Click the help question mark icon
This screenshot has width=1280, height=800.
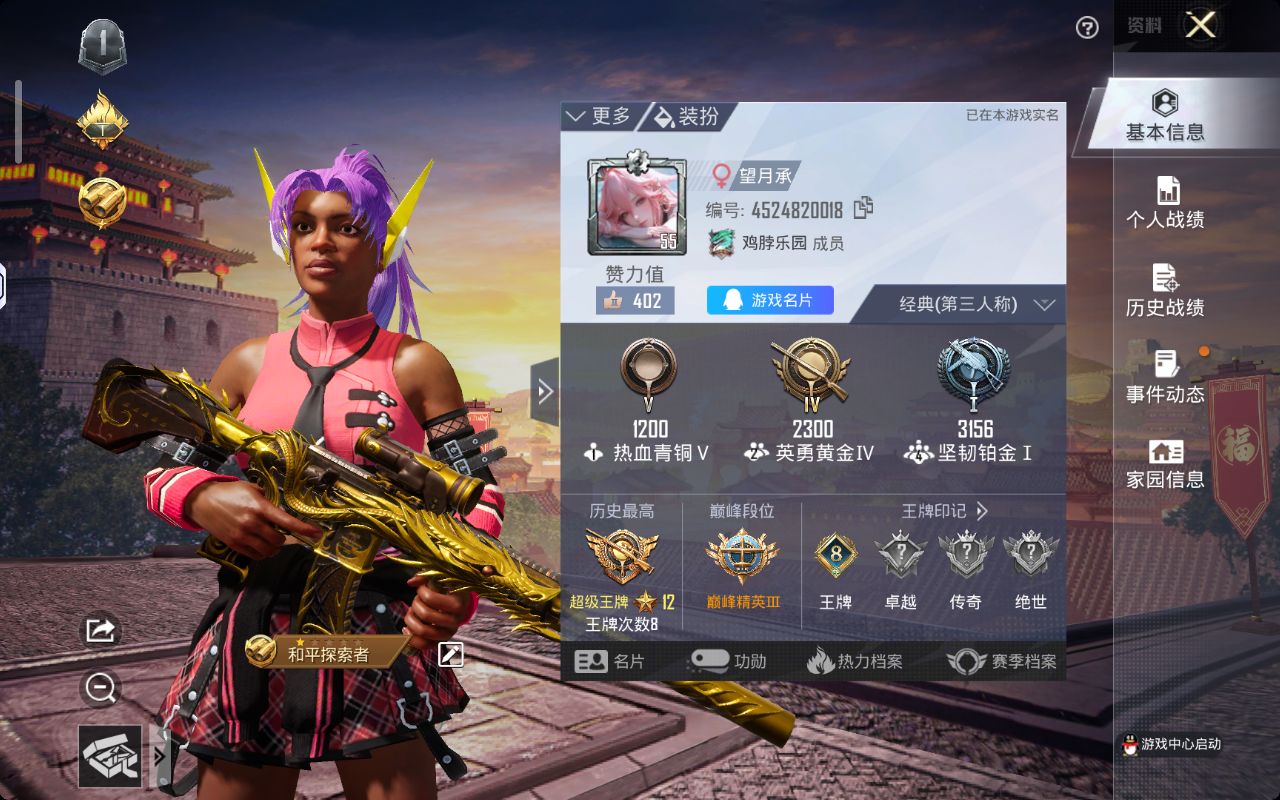pyautogui.click(x=1088, y=29)
